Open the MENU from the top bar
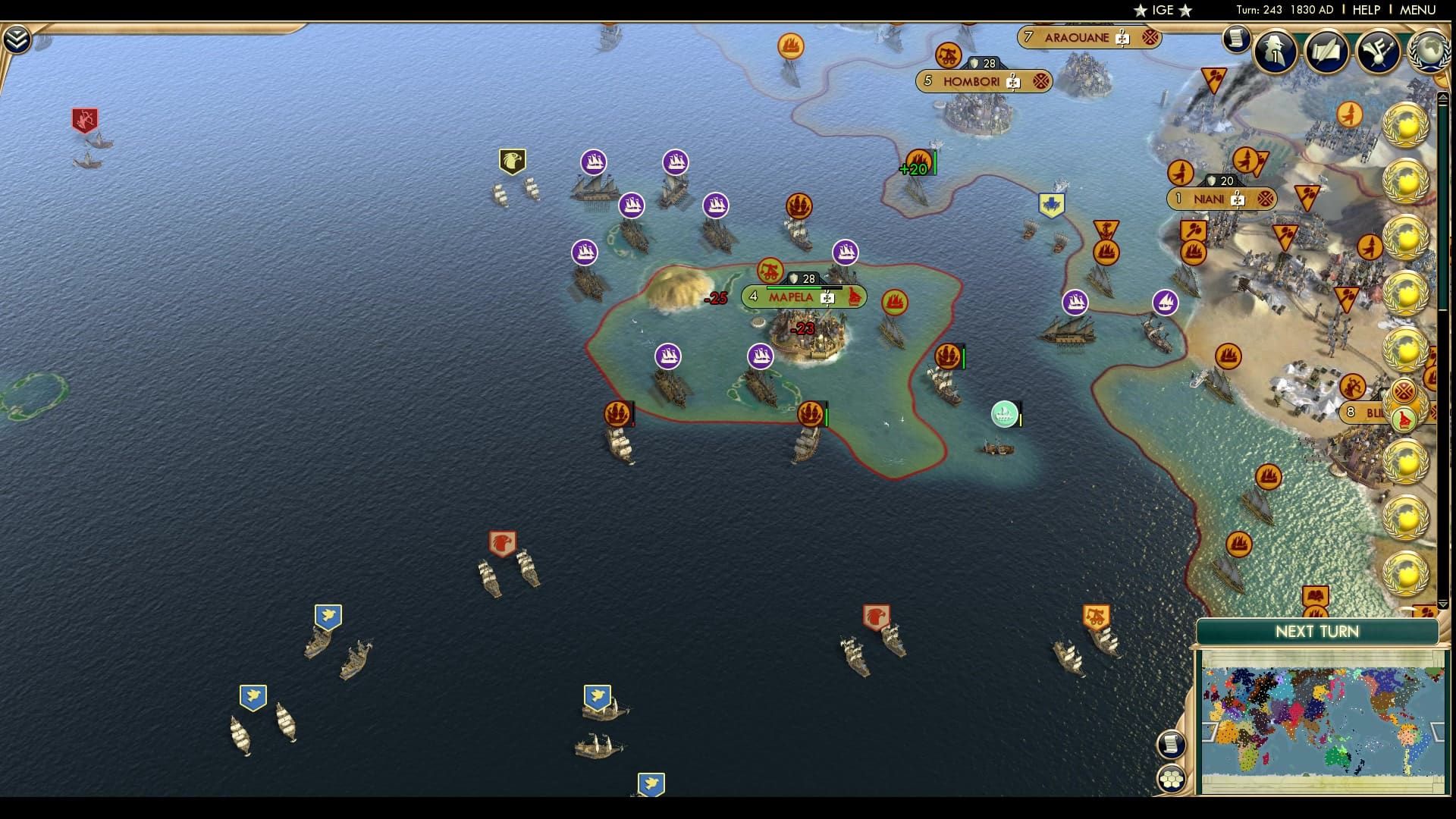Screen dimensions: 1456x819 pyautogui.click(x=1417, y=11)
